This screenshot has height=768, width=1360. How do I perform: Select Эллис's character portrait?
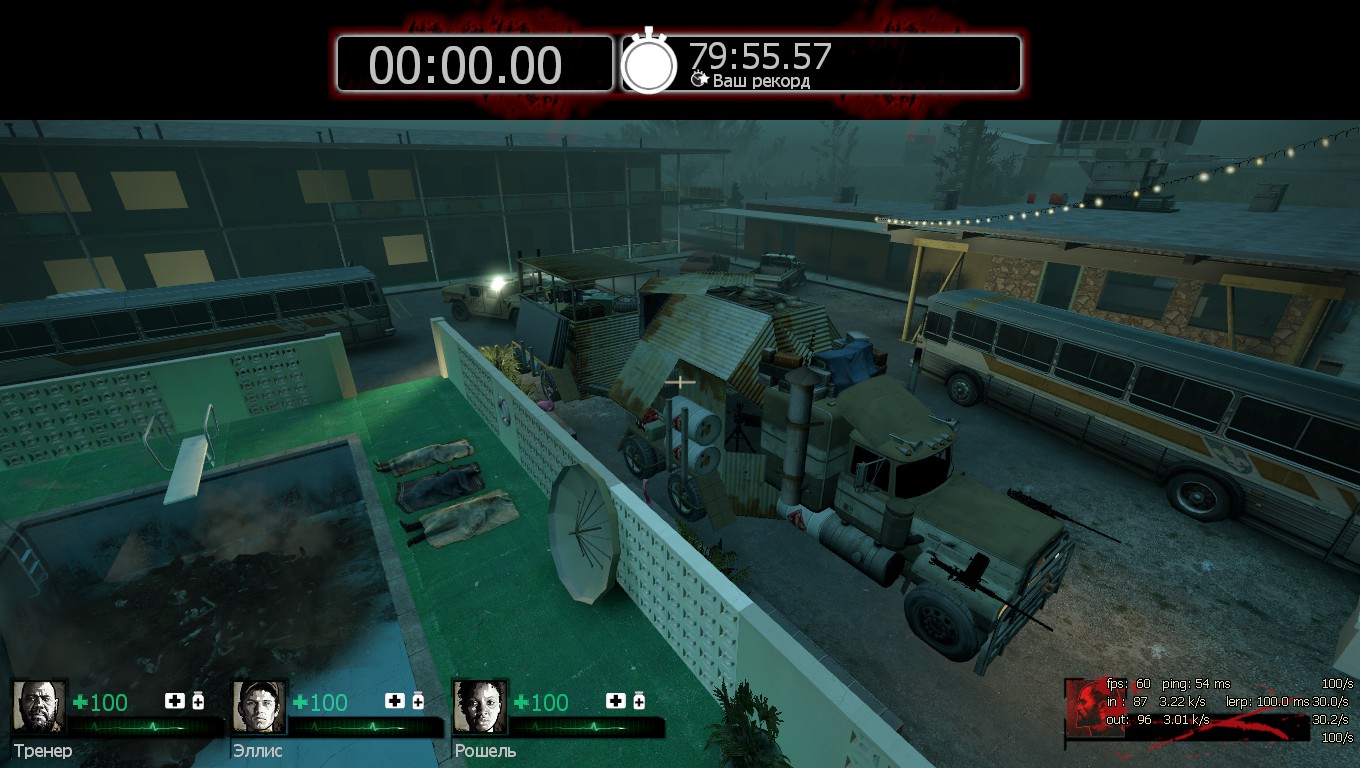[x=259, y=707]
